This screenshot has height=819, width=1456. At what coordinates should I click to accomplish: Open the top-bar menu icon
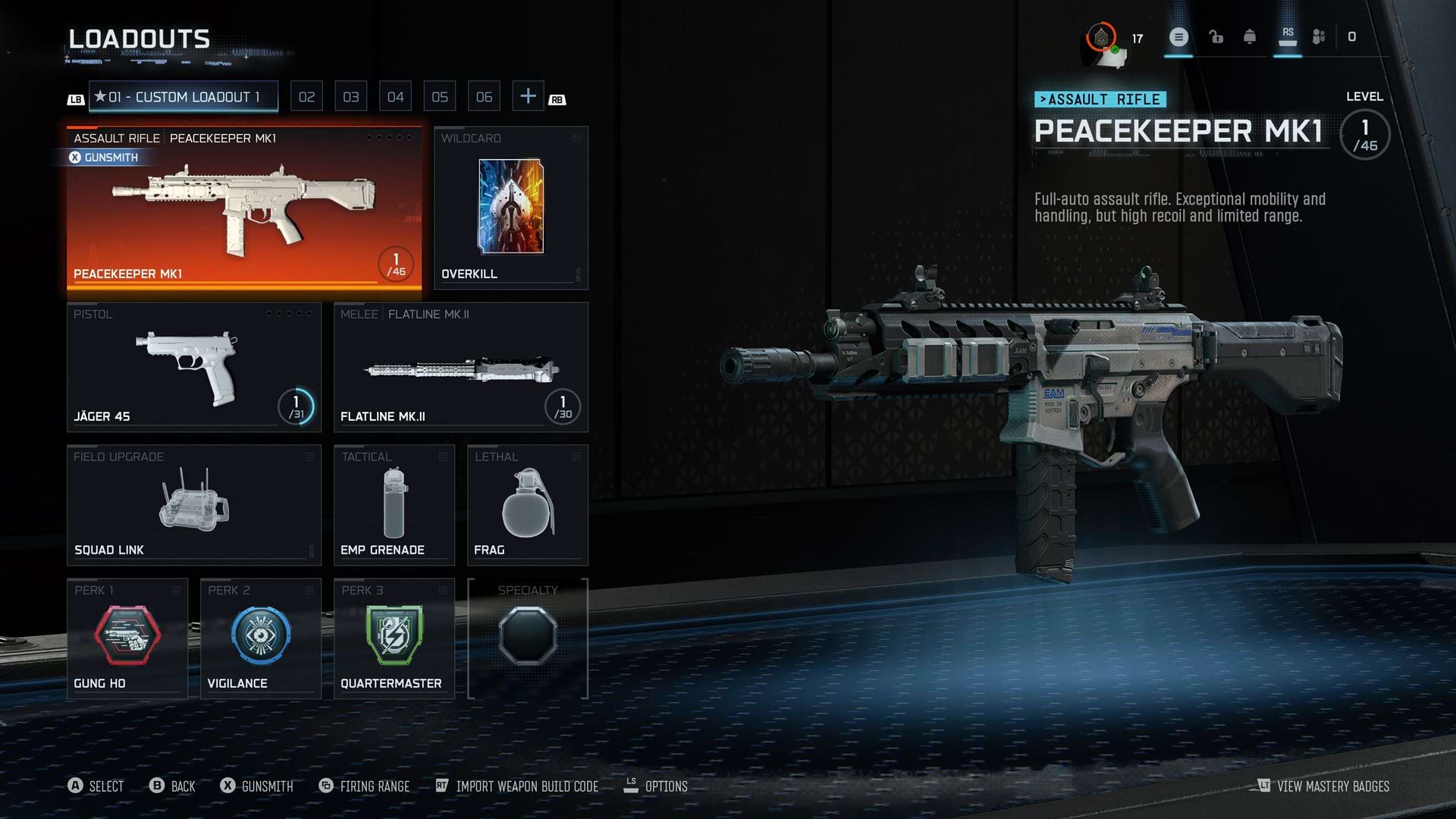(x=1178, y=37)
